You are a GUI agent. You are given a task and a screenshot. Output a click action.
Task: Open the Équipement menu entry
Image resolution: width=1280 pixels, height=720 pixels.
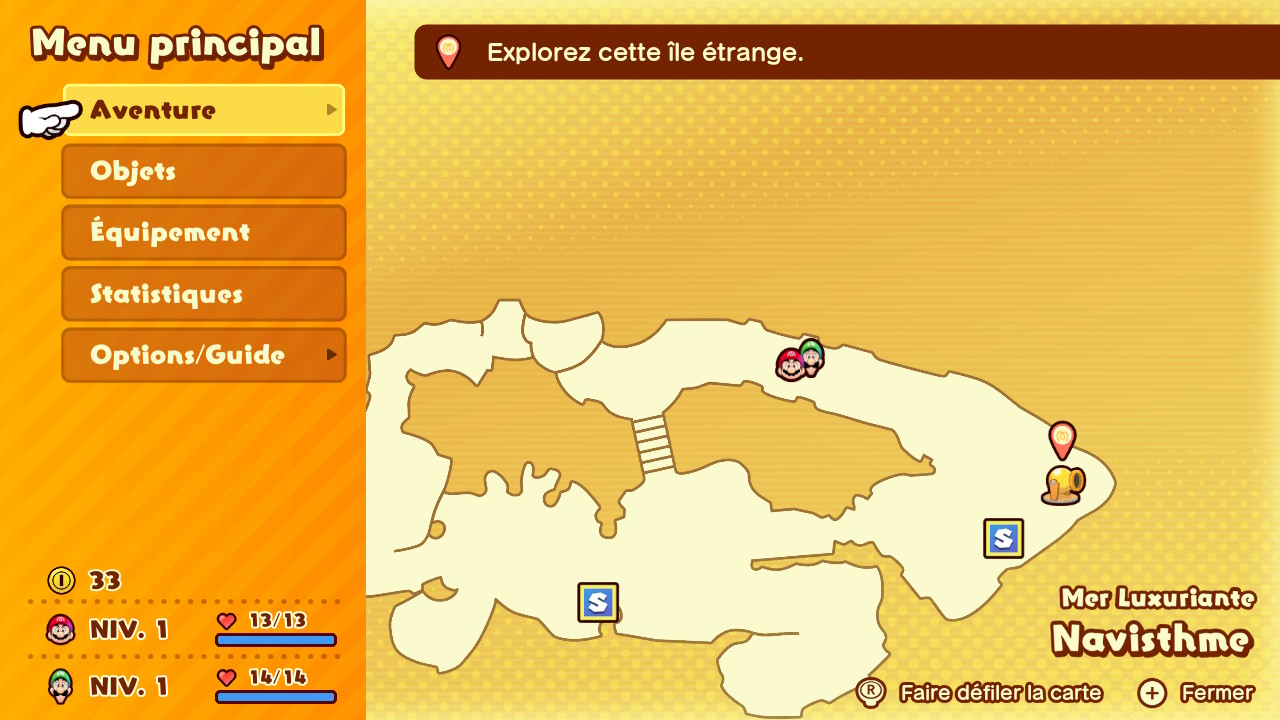click(204, 232)
